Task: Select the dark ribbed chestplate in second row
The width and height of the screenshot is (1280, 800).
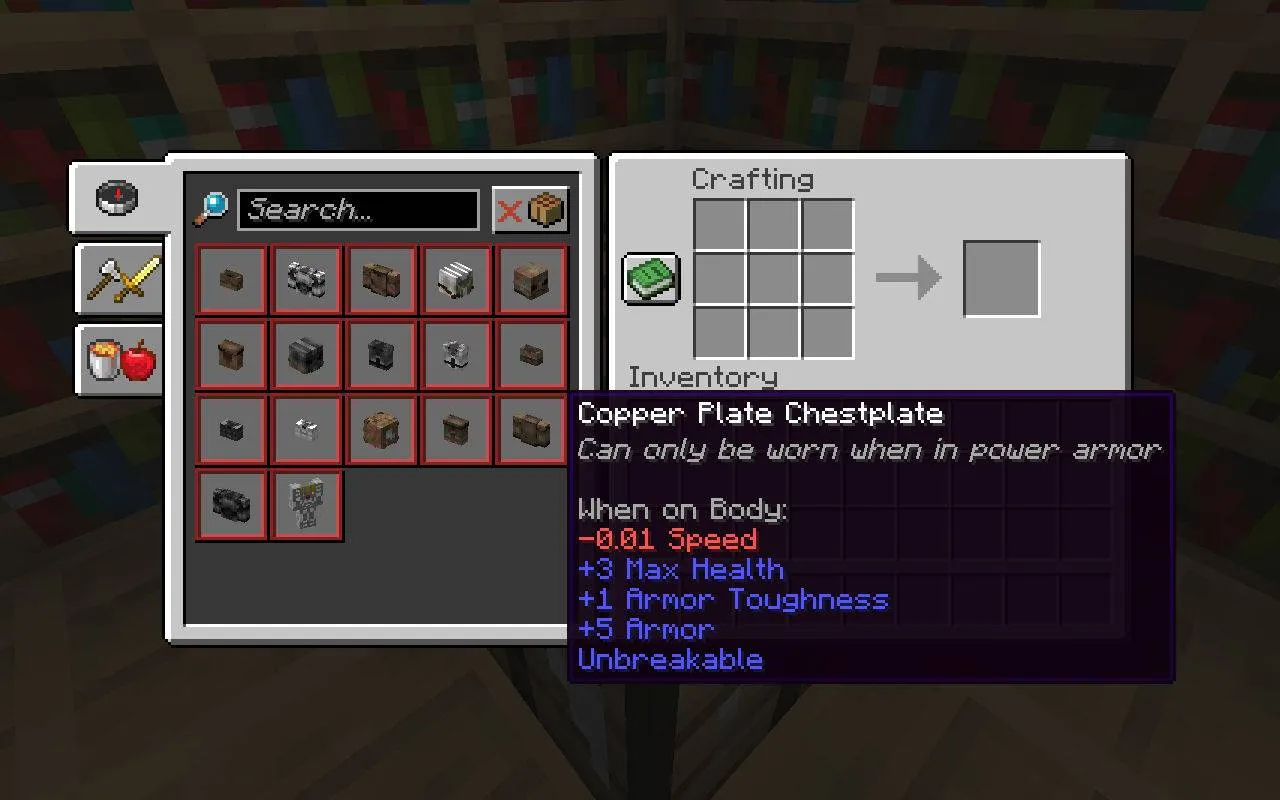Action: (306, 354)
